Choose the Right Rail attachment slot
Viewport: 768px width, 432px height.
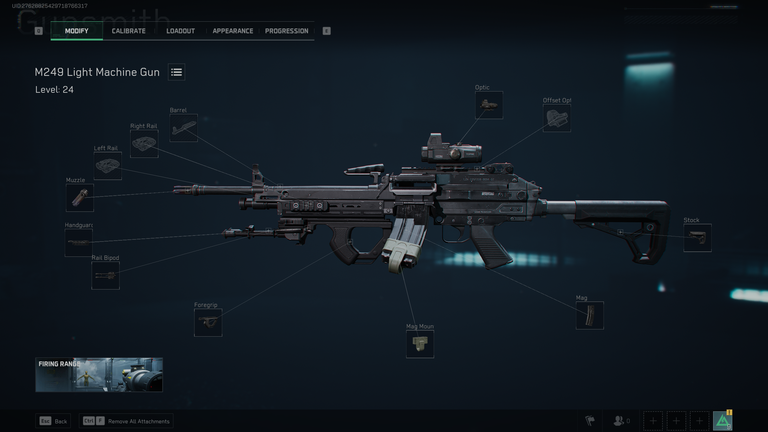[x=144, y=145]
